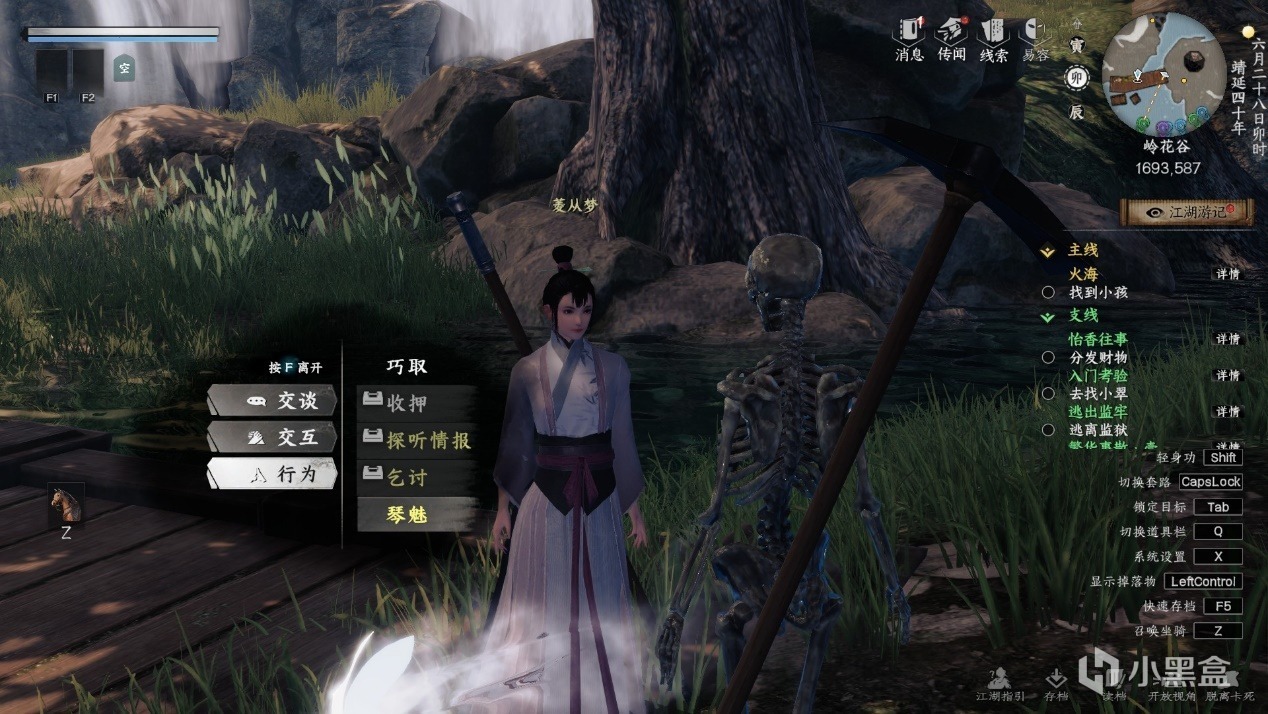Image resolution: width=1268 pixels, height=714 pixels.
Task: Collapse the 支线 side quest section
Action: click(x=1048, y=316)
